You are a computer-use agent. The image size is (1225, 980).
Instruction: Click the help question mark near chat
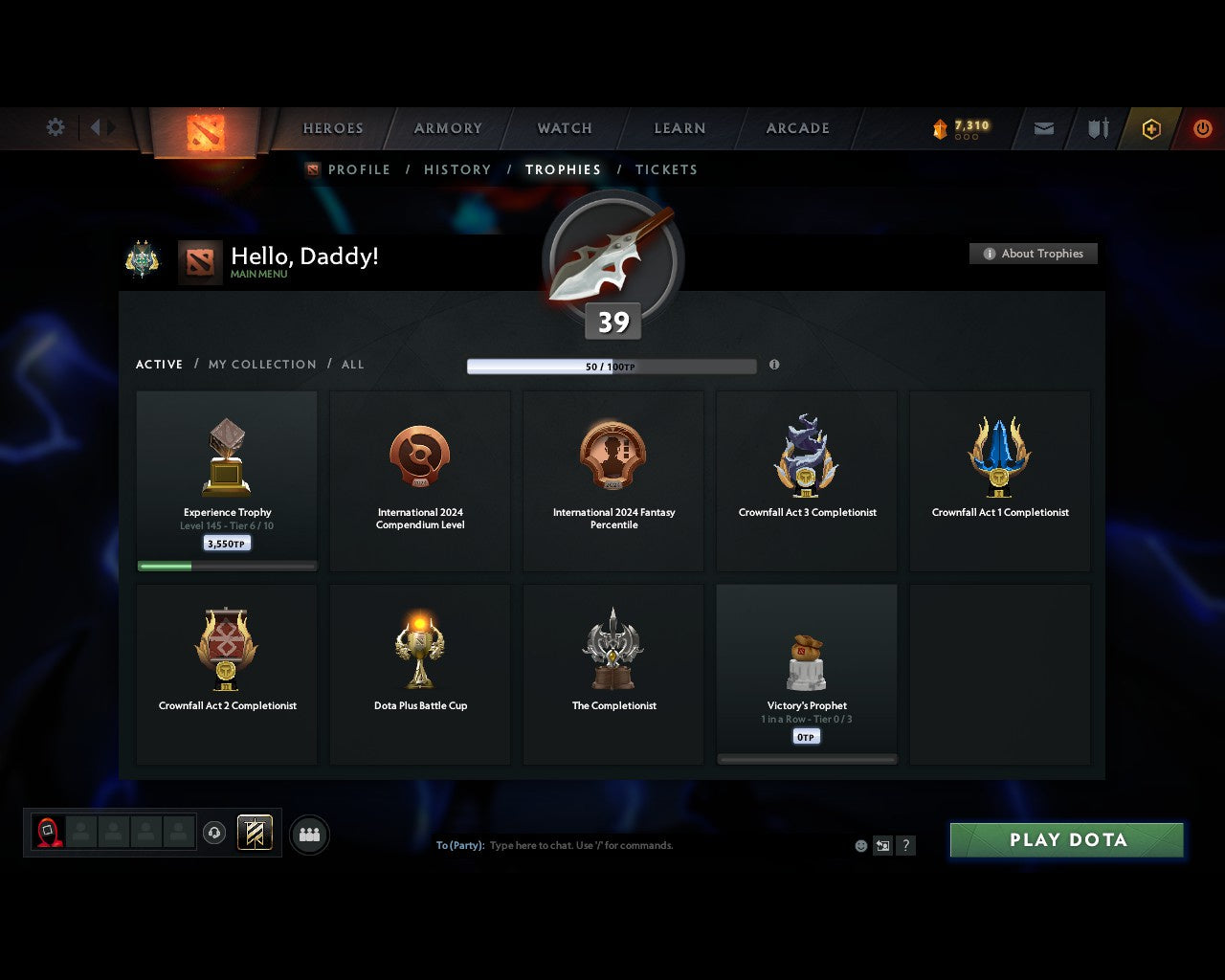point(904,846)
